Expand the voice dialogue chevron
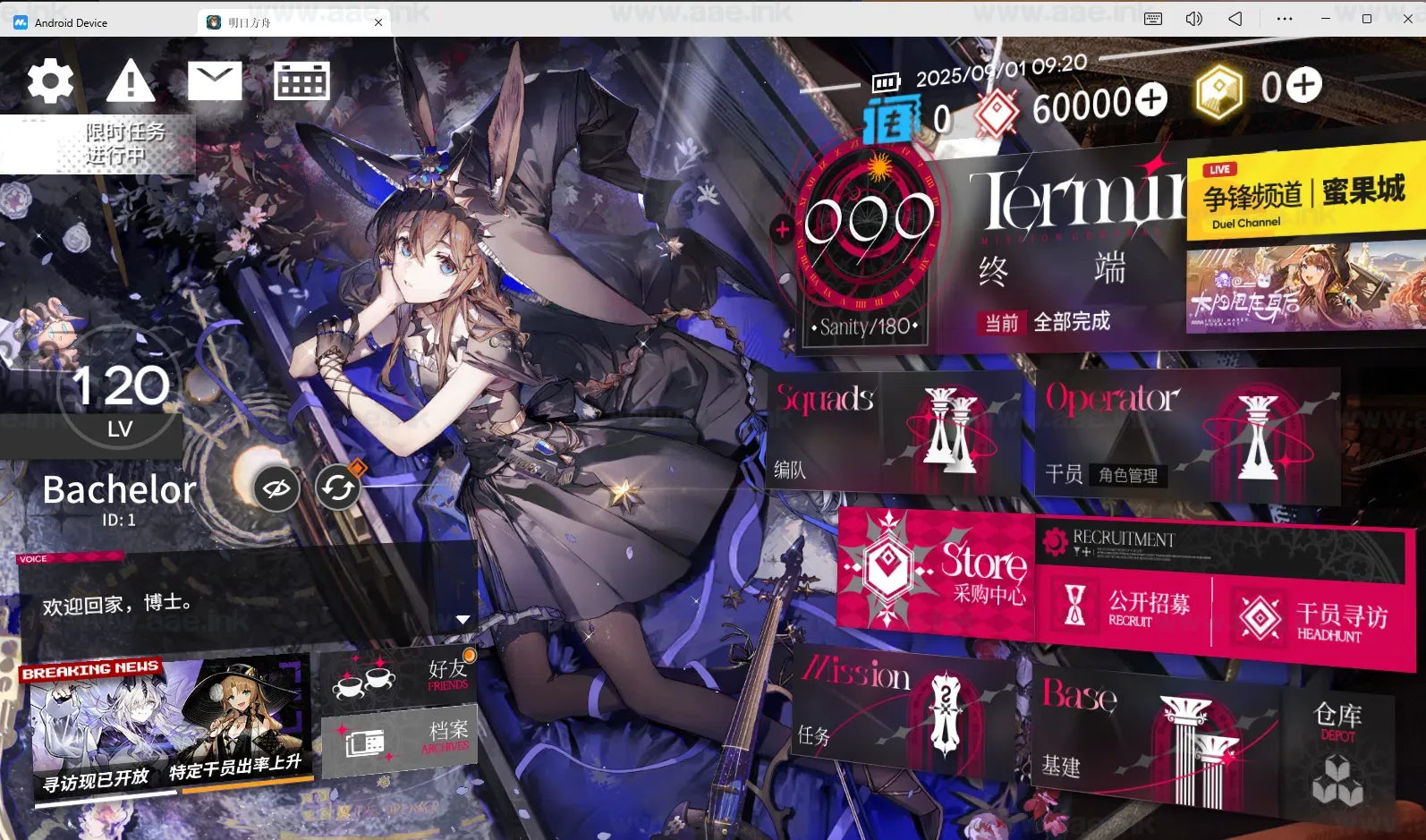The width and height of the screenshot is (1426, 840). pyautogui.click(x=463, y=618)
